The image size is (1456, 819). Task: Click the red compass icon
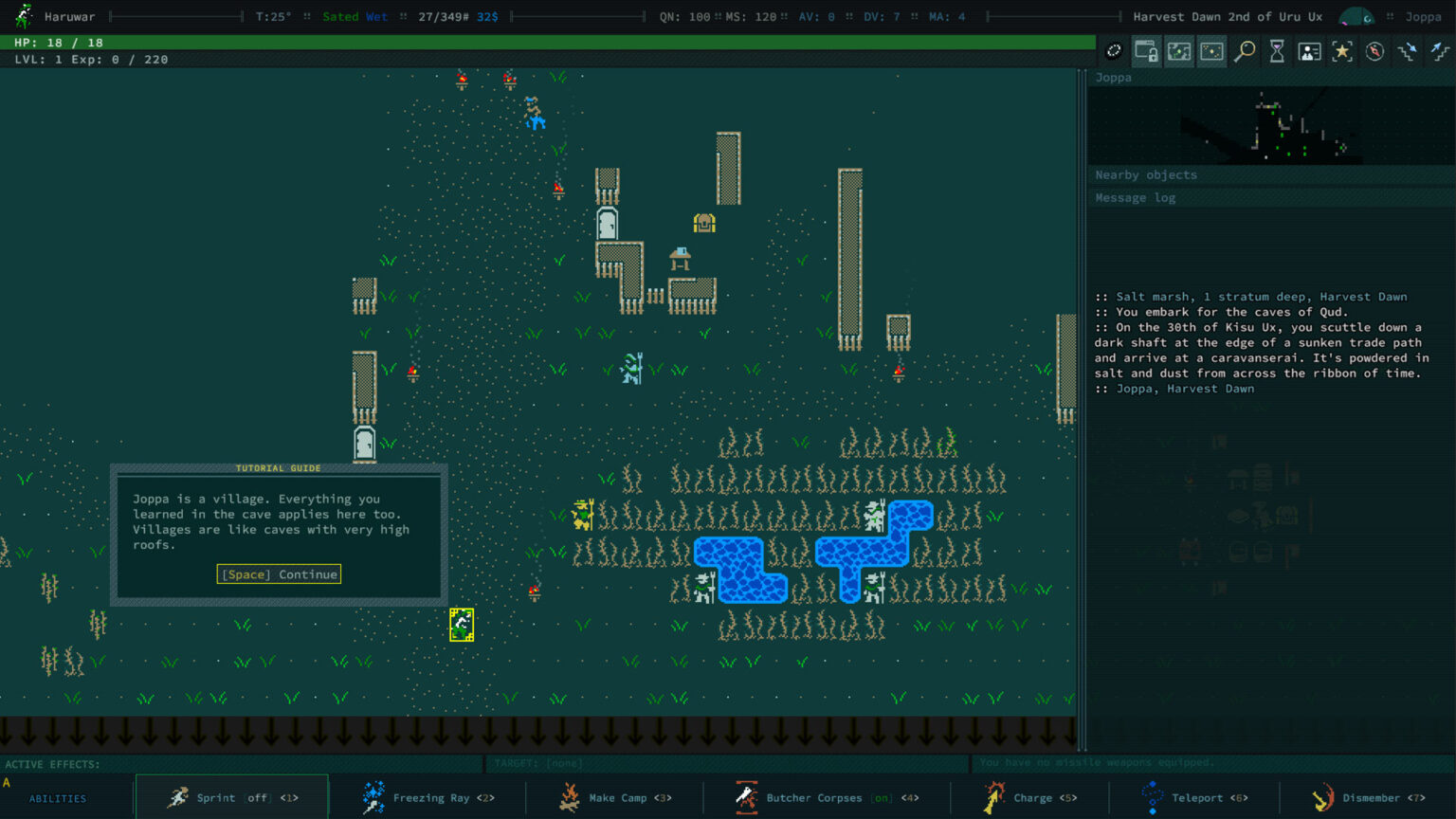[1374, 52]
